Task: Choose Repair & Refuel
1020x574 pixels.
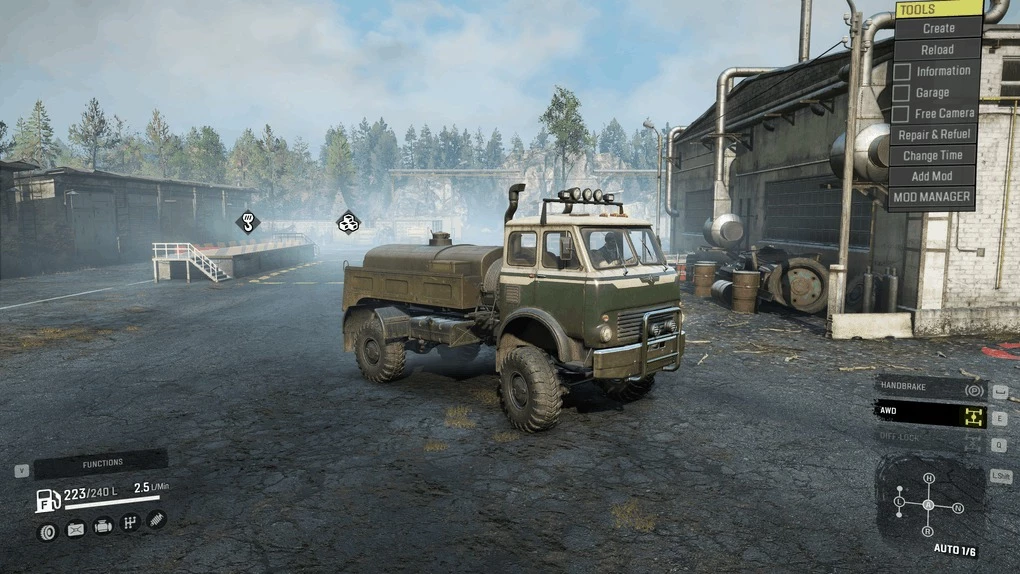Action: click(933, 135)
